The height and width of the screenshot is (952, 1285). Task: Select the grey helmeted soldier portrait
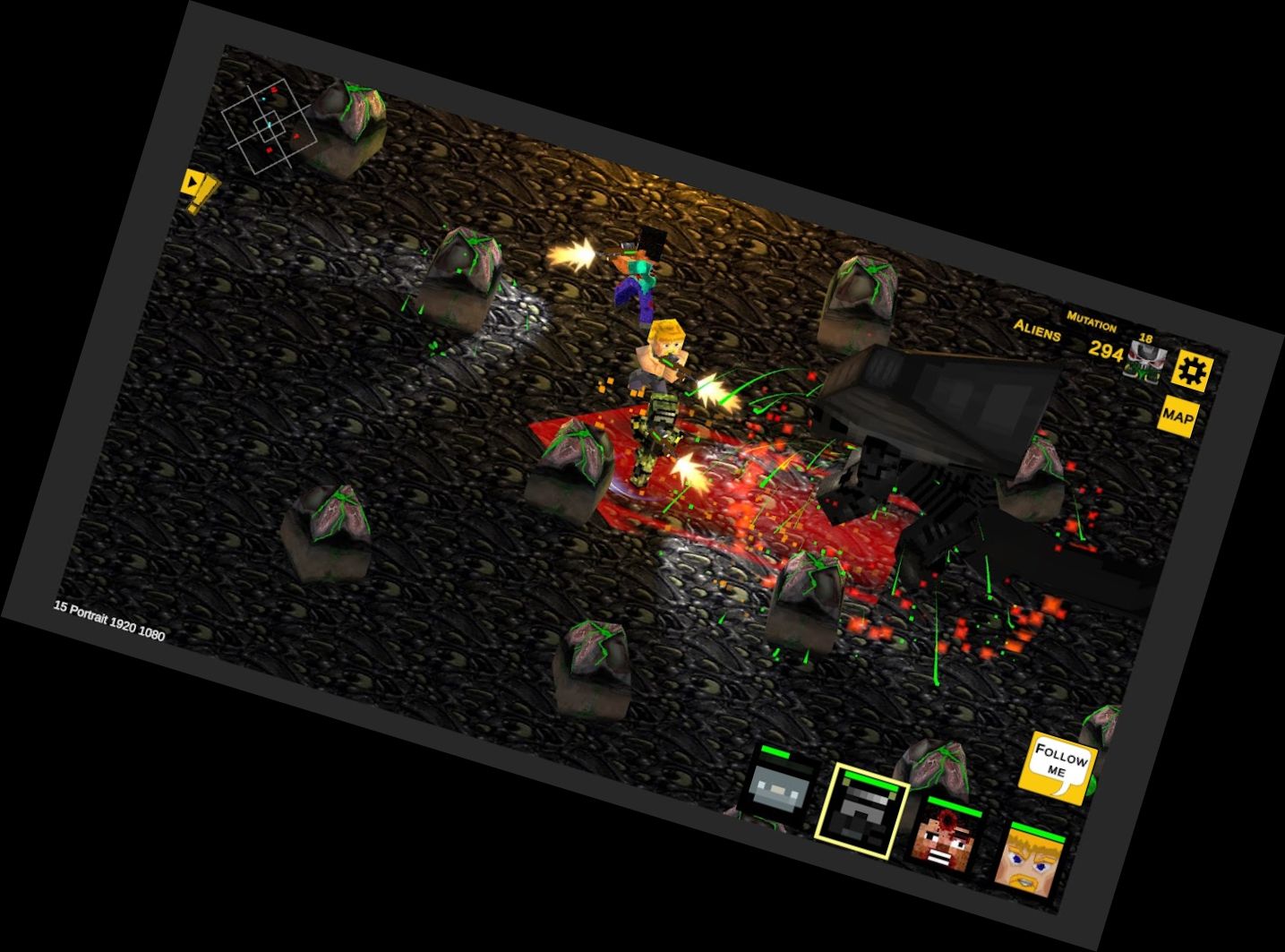777,793
